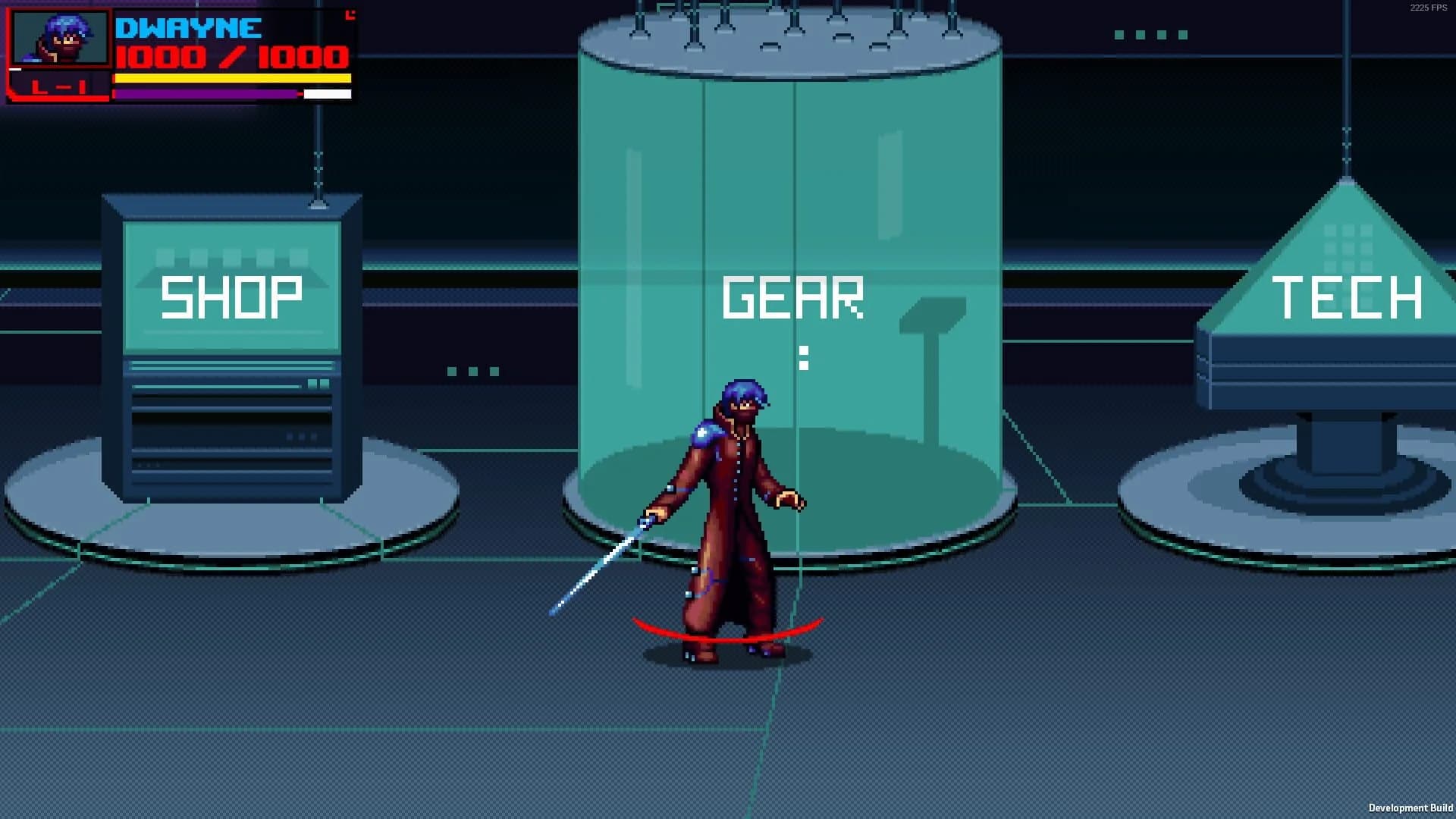This screenshot has height=819, width=1456.
Task: Toggle the first teal indicator square top right
Action: coord(1119,34)
